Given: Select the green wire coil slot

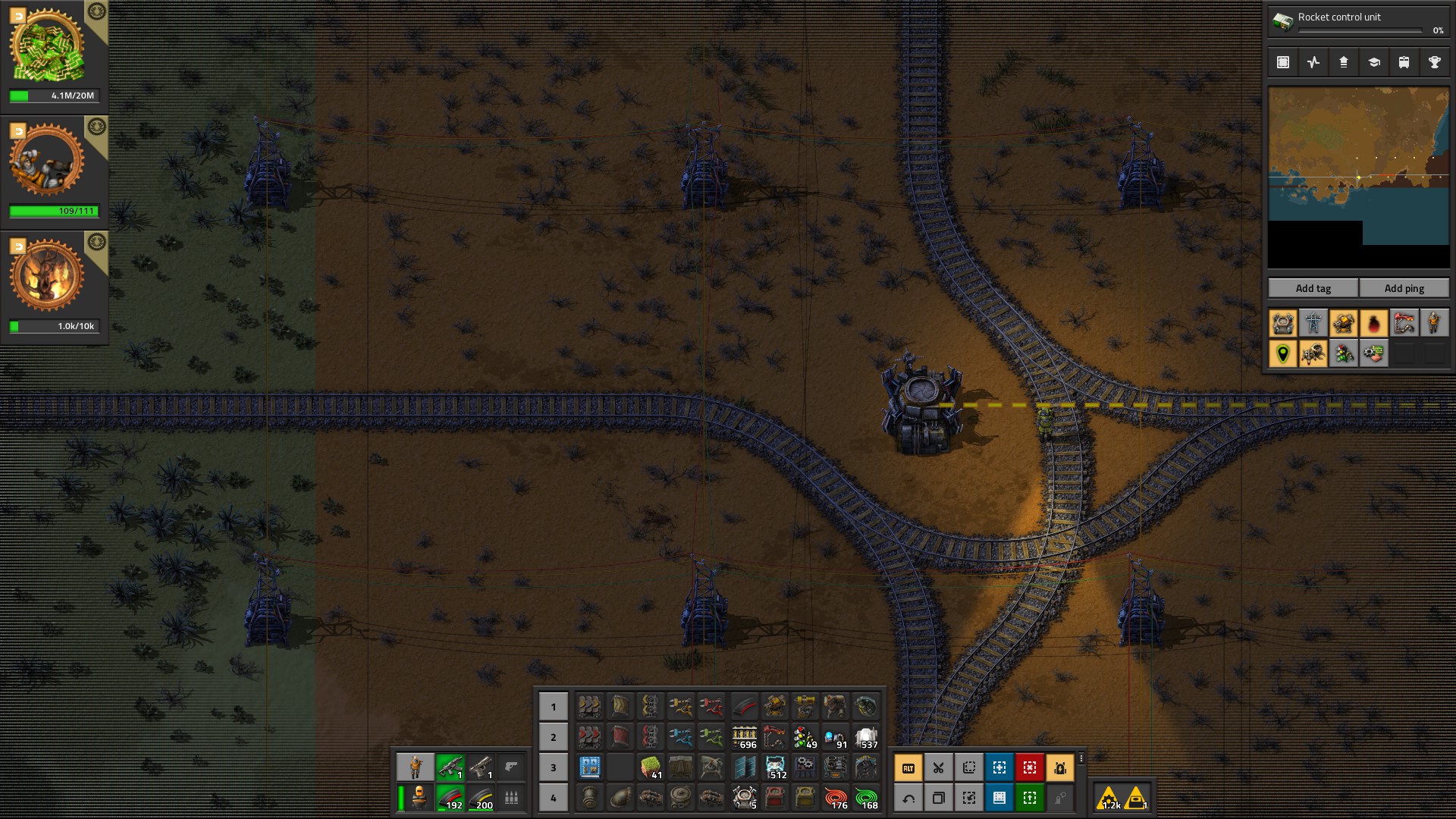Looking at the screenshot, I should coord(866,797).
